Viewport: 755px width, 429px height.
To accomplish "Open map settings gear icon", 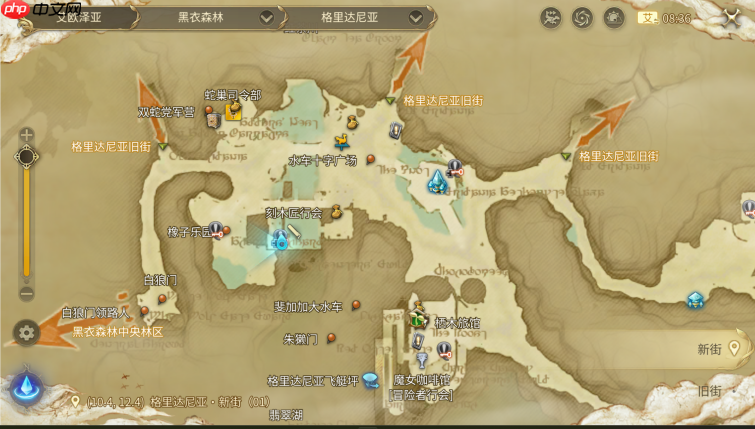I will (x=27, y=333).
